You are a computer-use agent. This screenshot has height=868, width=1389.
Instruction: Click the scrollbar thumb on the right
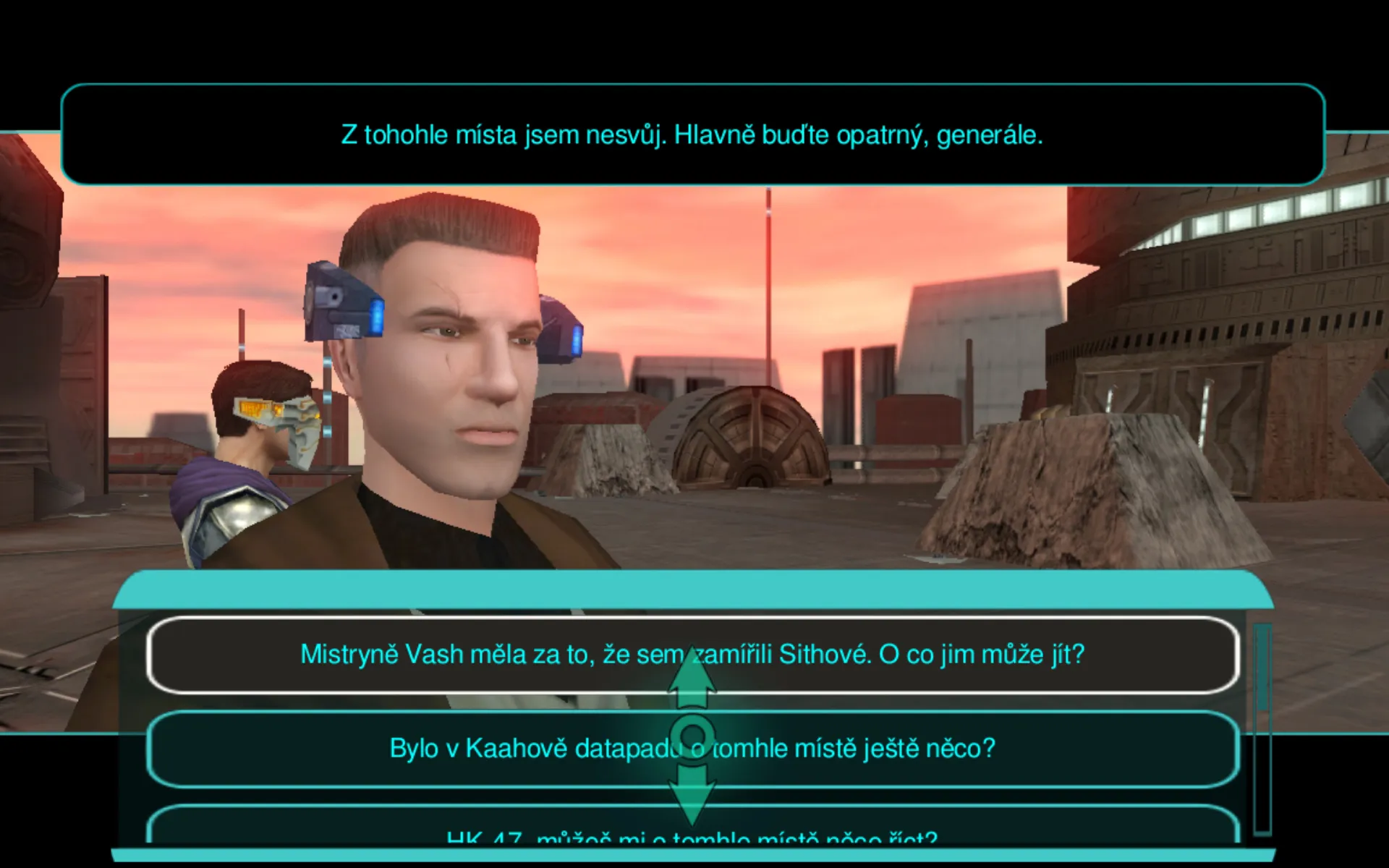tap(1263, 665)
